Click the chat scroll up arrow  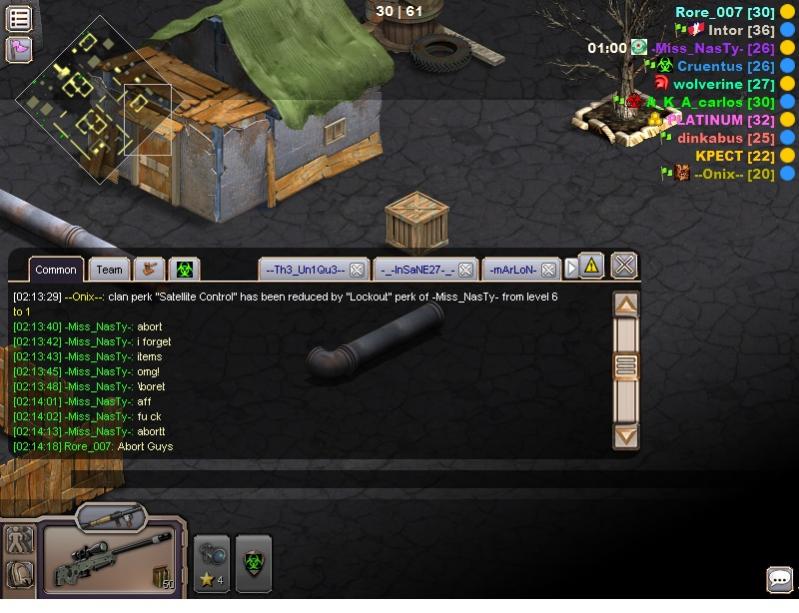click(626, 305)
